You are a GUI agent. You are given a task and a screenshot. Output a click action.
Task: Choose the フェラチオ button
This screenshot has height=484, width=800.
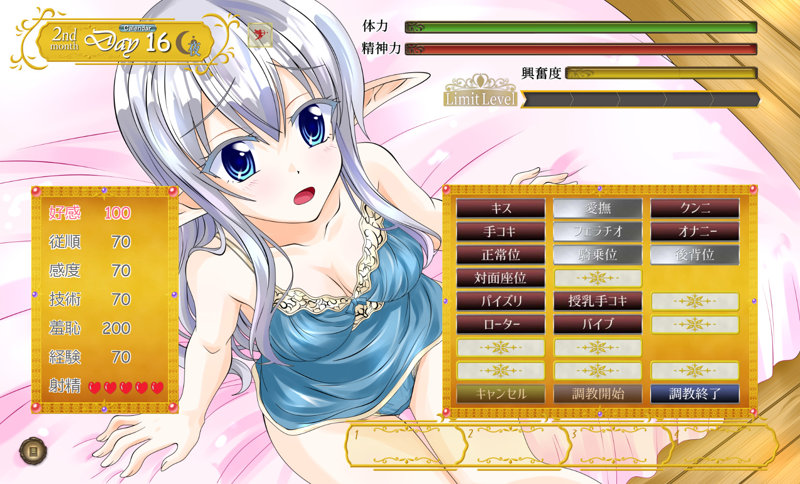(598, 231)
